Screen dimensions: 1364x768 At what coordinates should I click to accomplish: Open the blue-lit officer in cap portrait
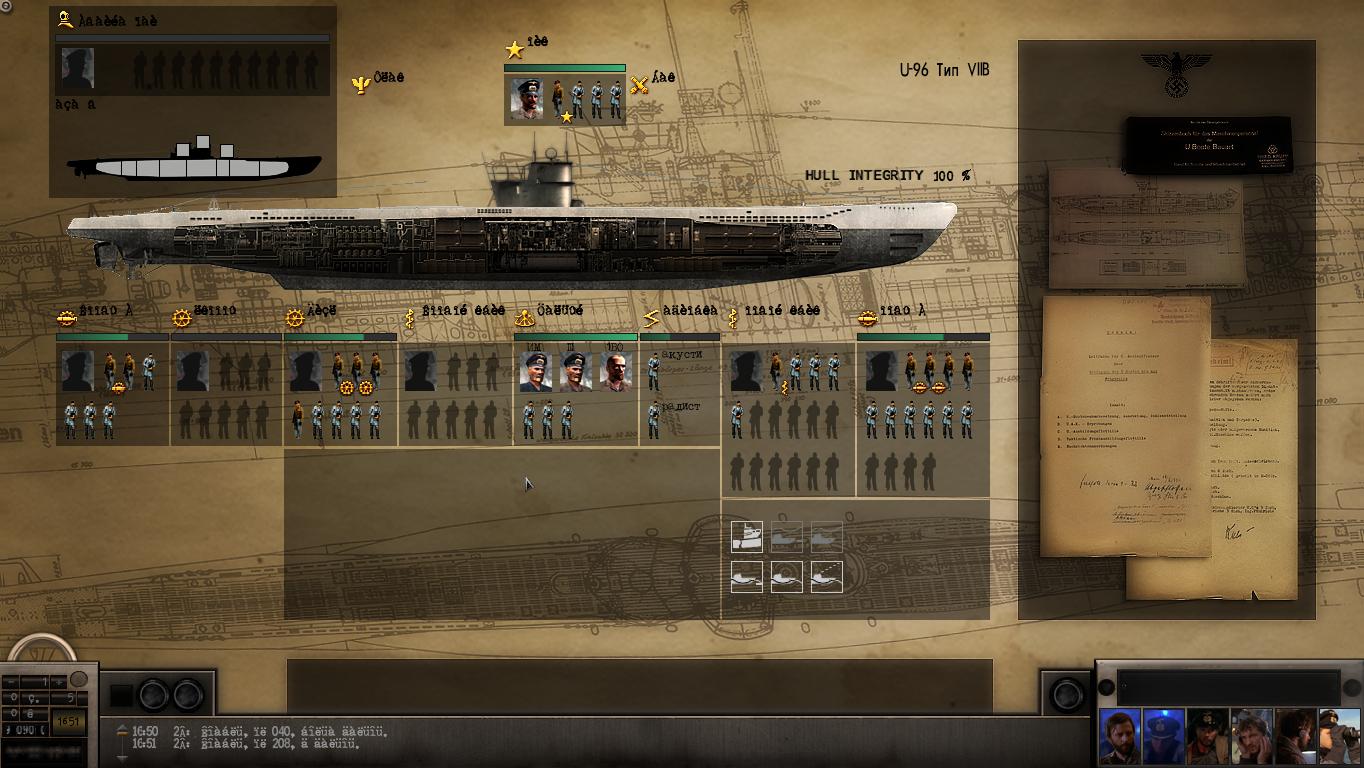pyautogui.click(x=1163, y=737)
